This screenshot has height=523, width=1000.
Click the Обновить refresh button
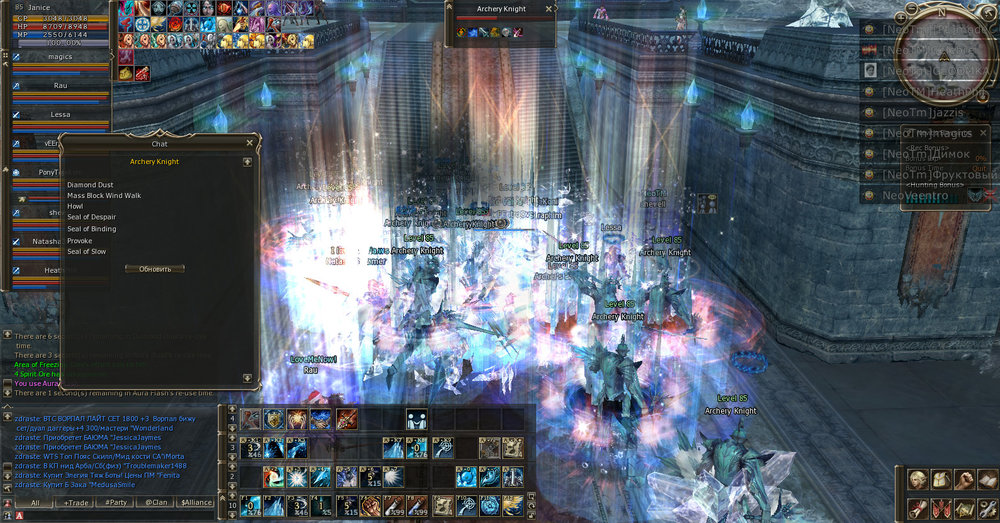154,269
